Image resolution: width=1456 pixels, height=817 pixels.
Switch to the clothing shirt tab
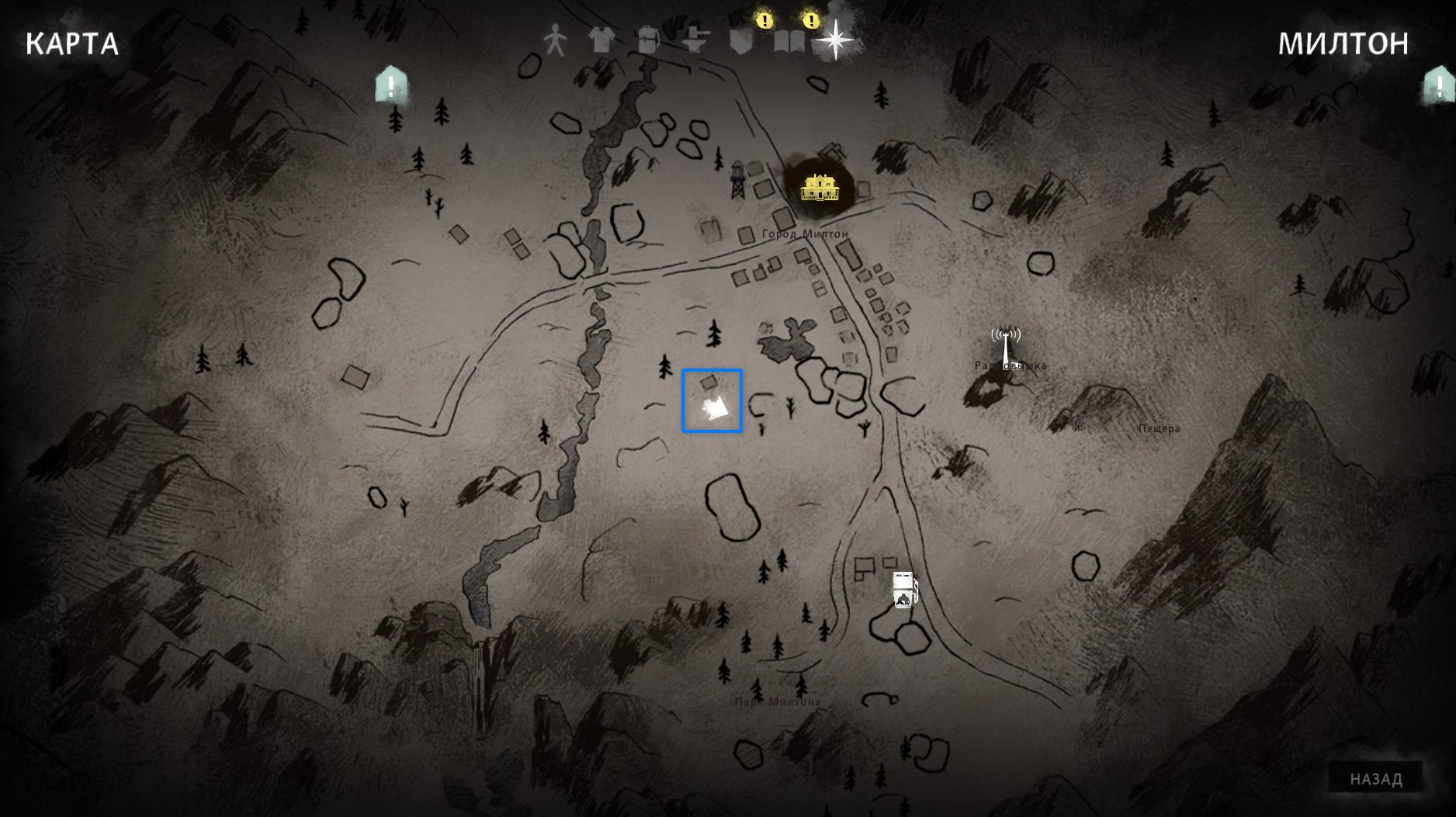pyautogui.click(x=601, y=39)
